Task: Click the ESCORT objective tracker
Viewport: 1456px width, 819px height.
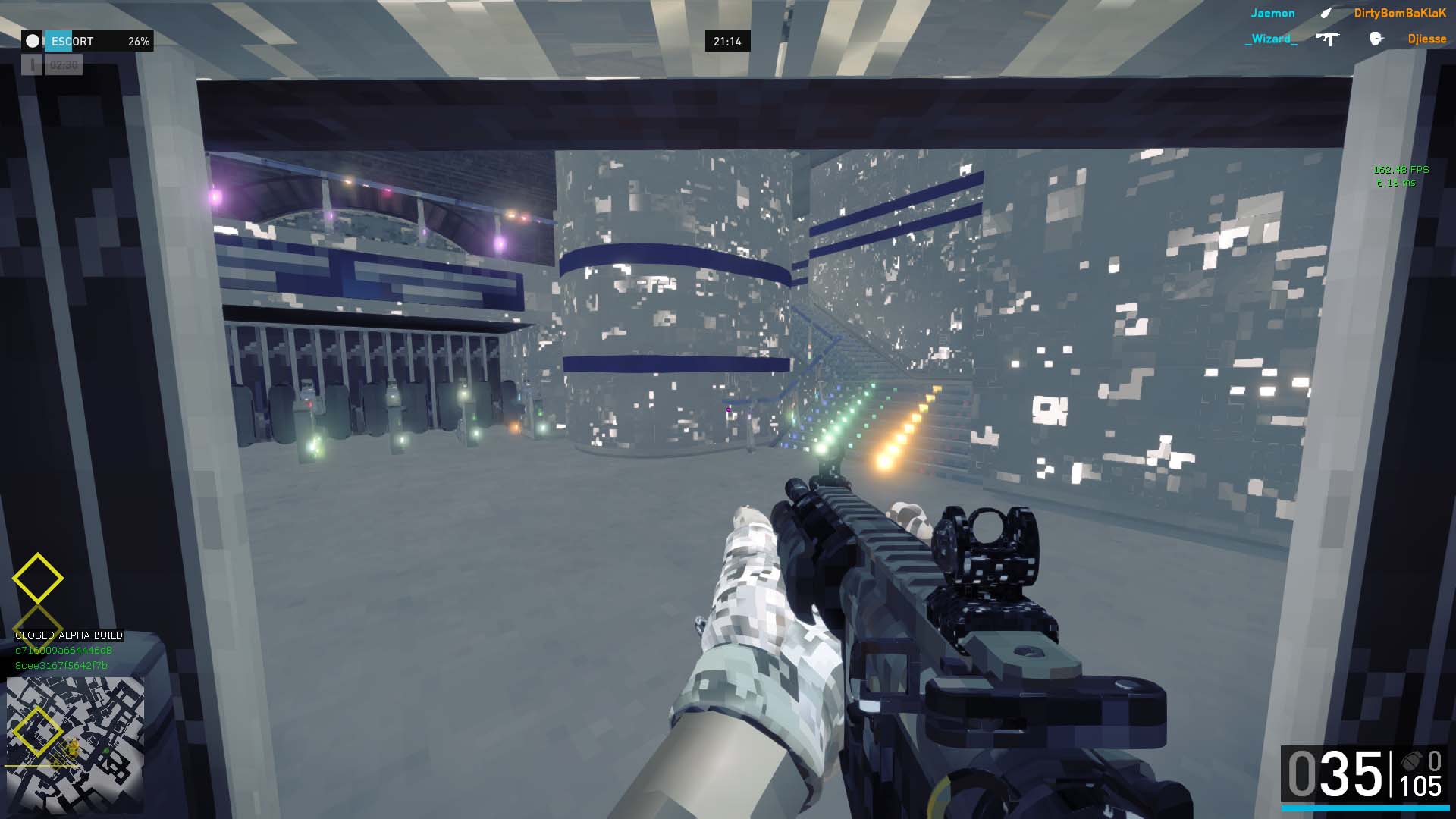Action: click(x=87, y=41)
